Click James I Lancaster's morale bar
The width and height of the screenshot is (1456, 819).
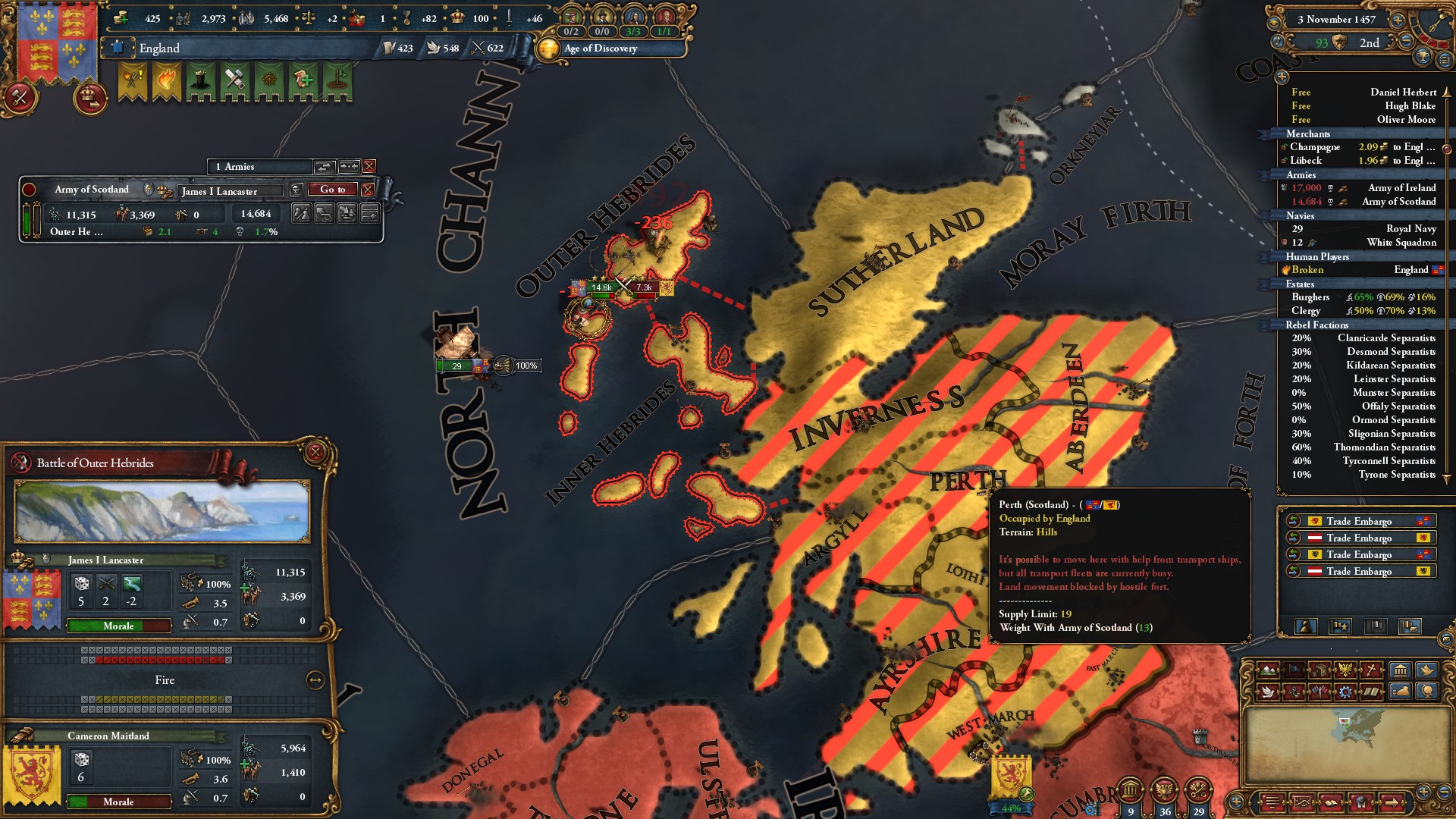pos(118,626)
